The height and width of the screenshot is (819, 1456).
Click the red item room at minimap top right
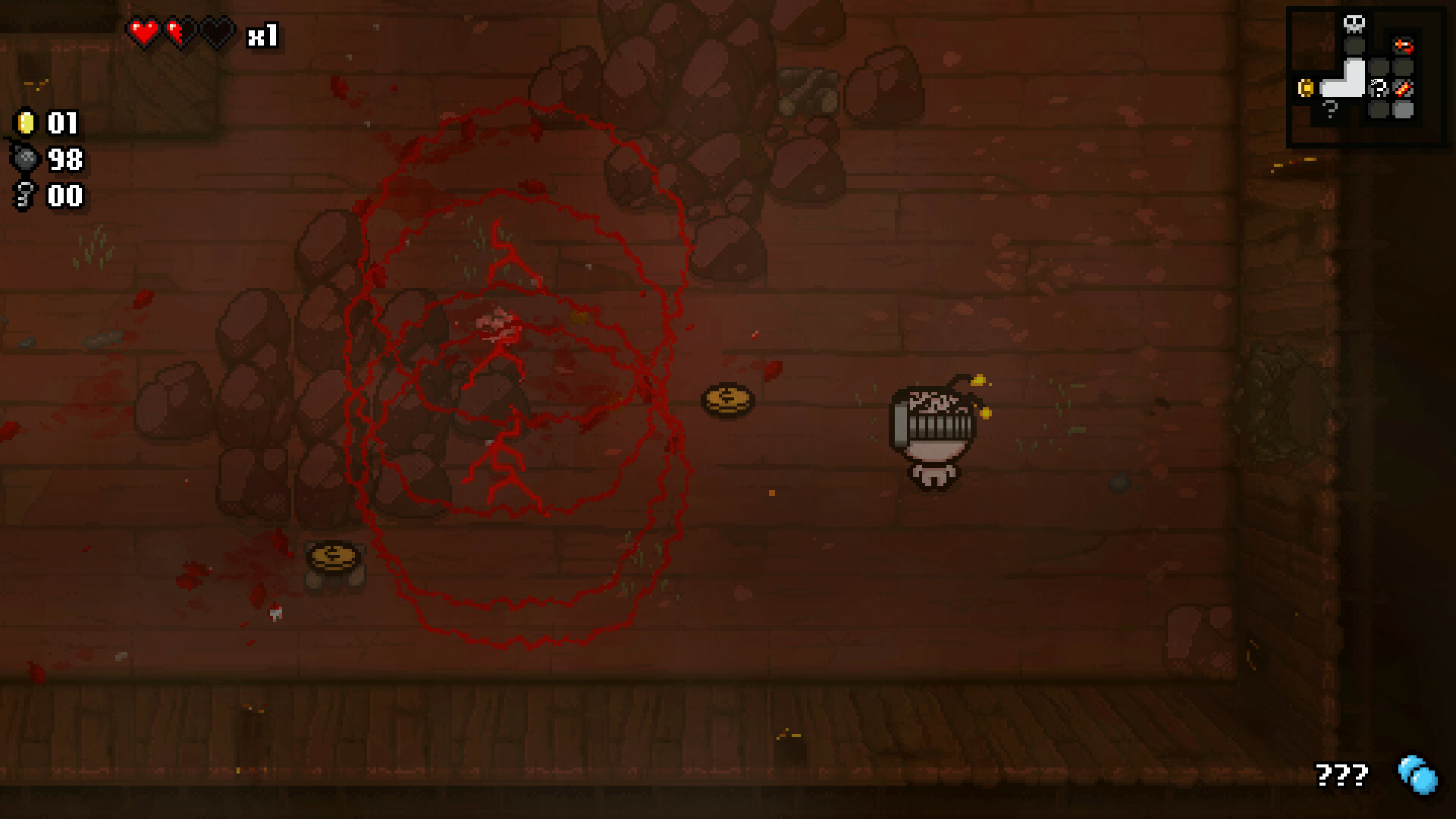point(1404,46)
